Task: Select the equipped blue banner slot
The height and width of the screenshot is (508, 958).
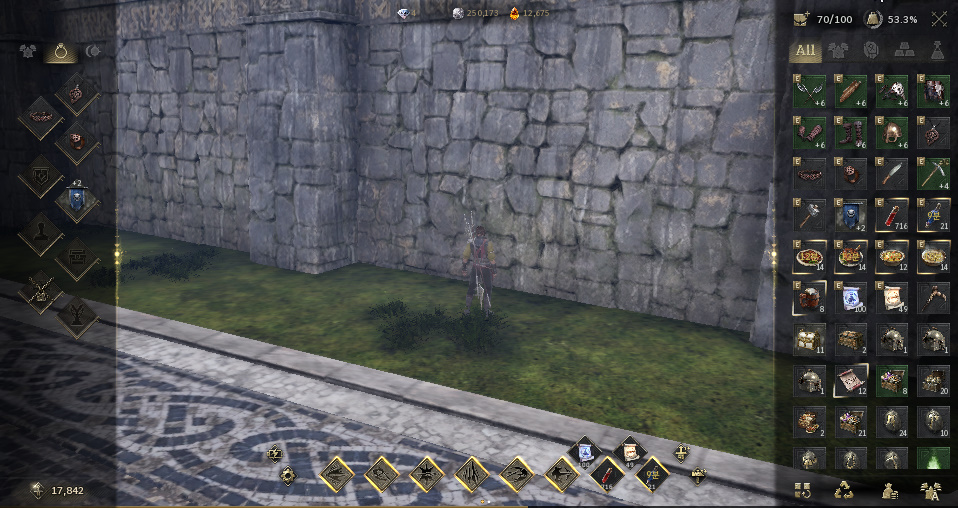Action: [x=75, y=201]
